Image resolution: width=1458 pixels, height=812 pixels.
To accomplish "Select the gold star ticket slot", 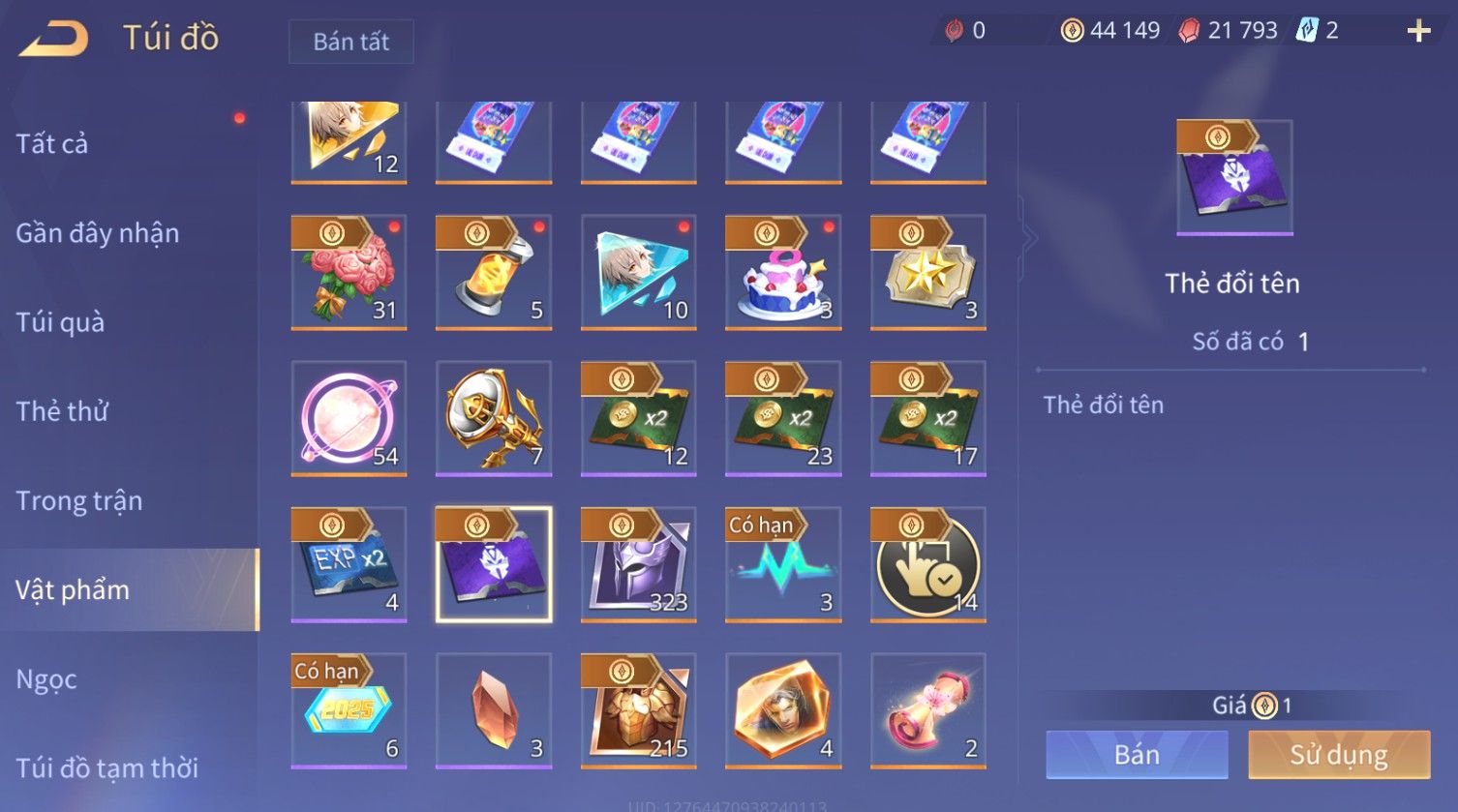I will coord(927,272).
